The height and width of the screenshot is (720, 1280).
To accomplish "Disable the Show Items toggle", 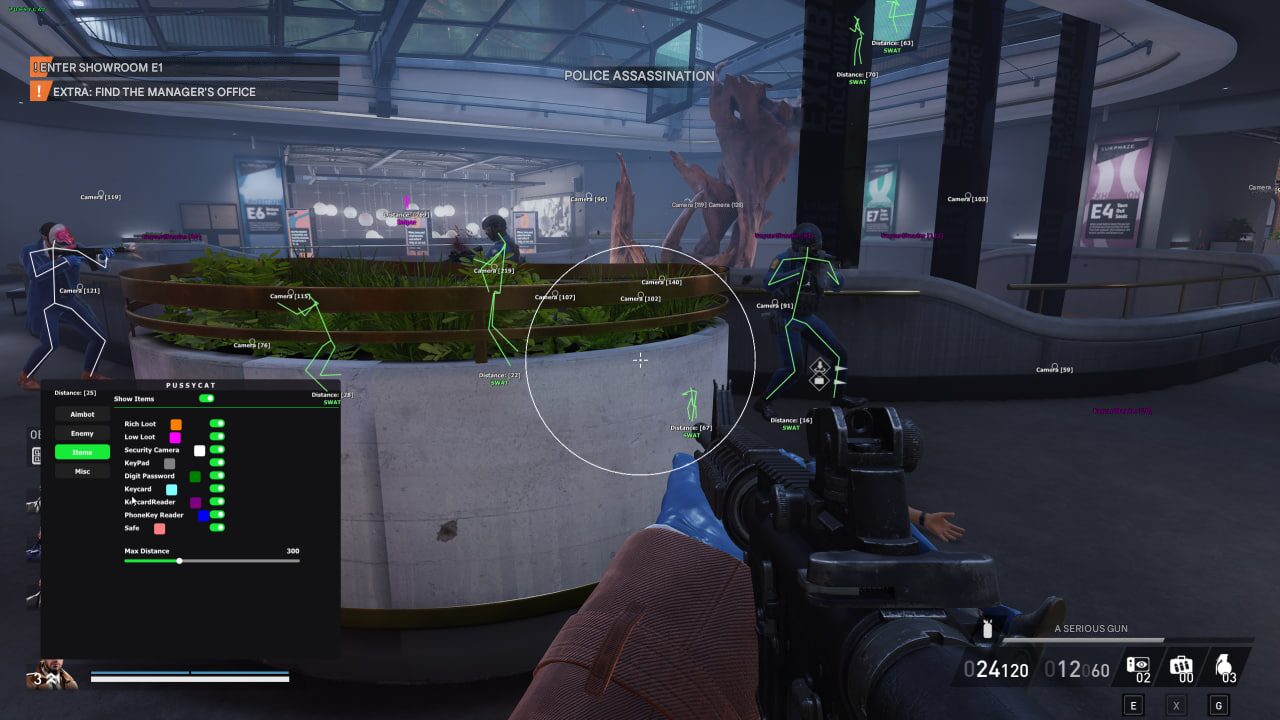I will 208,398.
